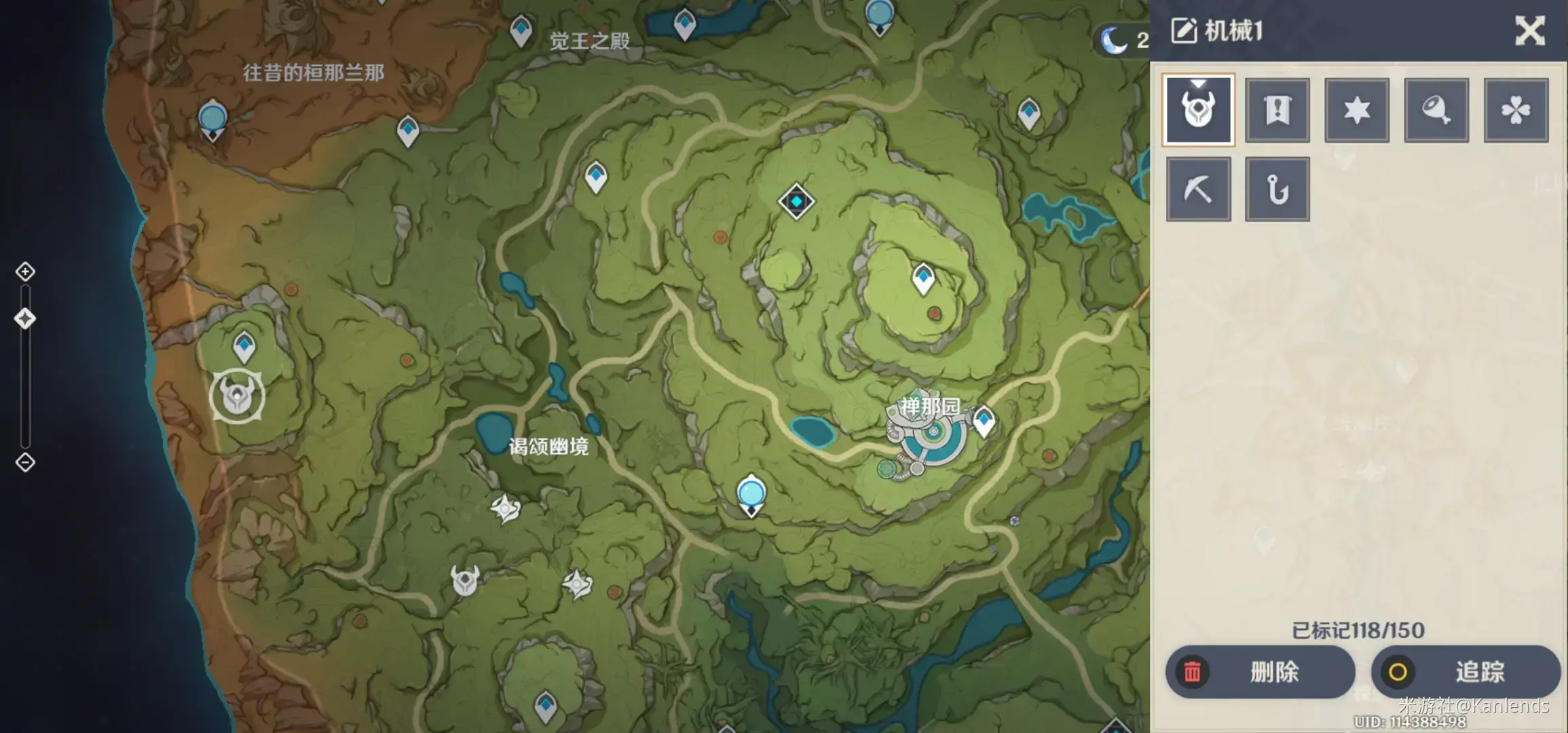Select the star pin icon
1568x733 pixels.
pos(1356,109)
